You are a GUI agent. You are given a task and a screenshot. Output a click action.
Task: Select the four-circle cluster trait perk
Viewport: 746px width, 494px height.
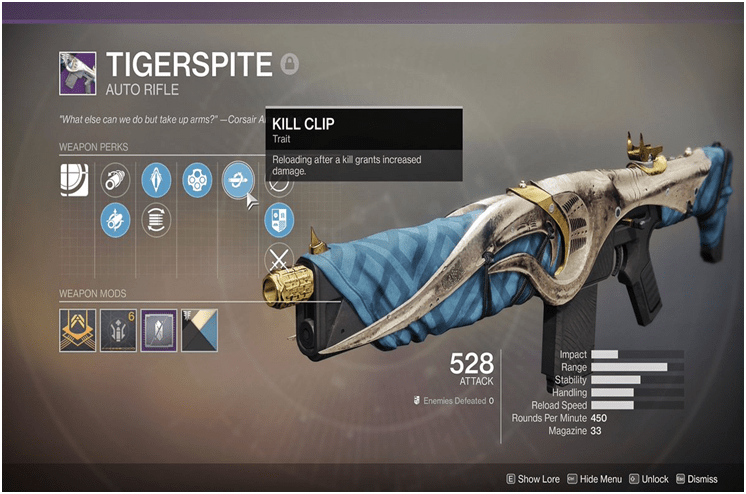tap(196, 180)
